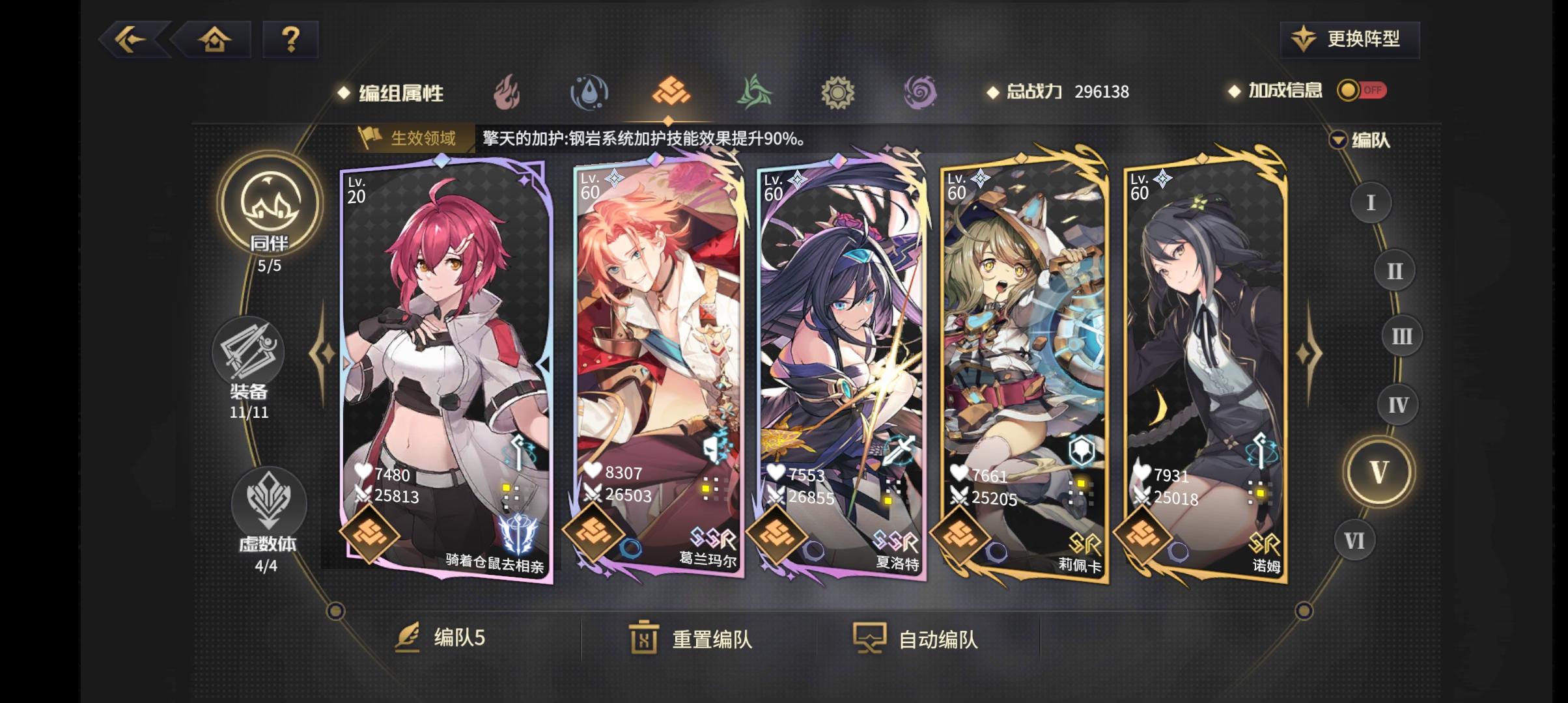Click the home icon at top left

point(215,40)
